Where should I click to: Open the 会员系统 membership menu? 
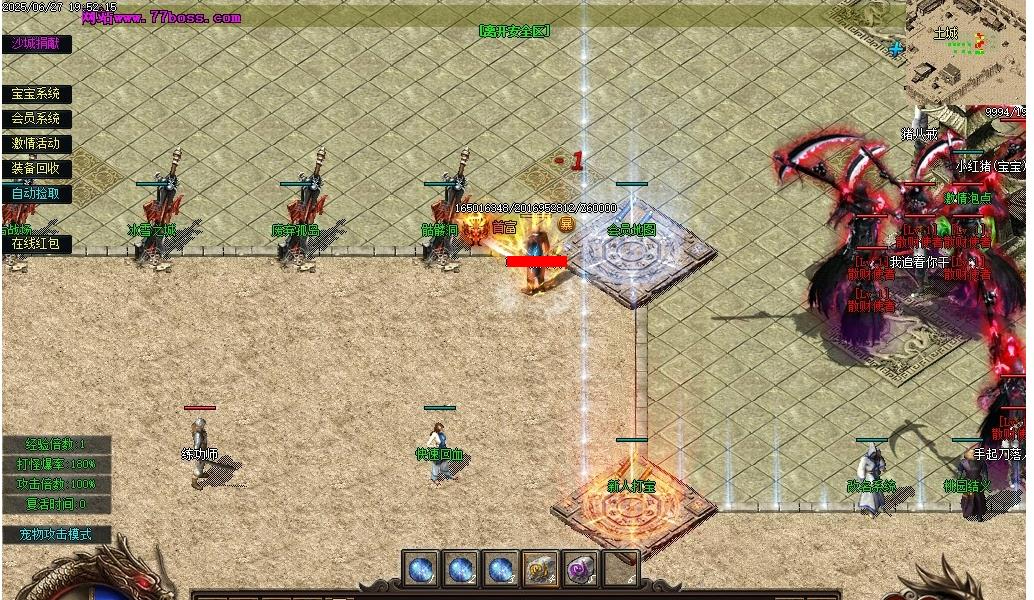click(x=36, y=119)
